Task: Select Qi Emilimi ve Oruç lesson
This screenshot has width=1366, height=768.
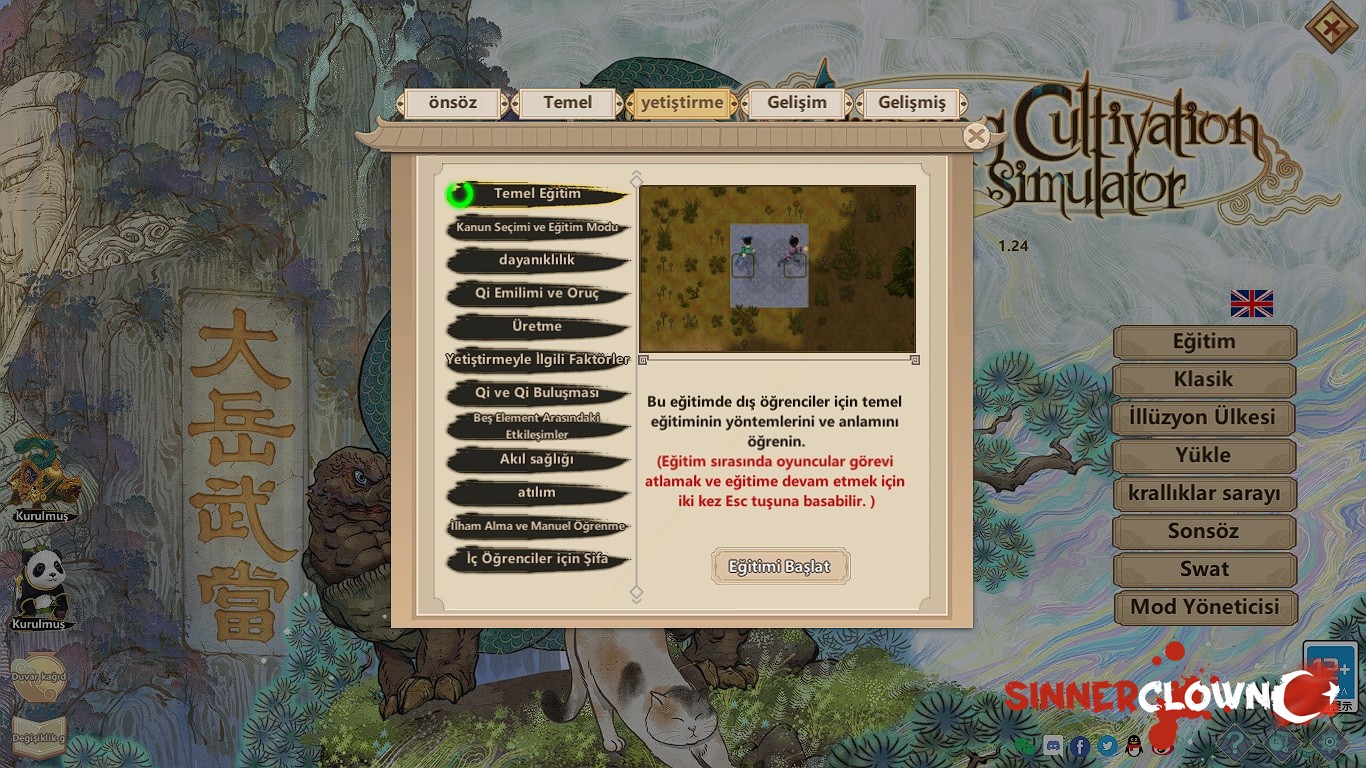Action: tap(537, 294)
